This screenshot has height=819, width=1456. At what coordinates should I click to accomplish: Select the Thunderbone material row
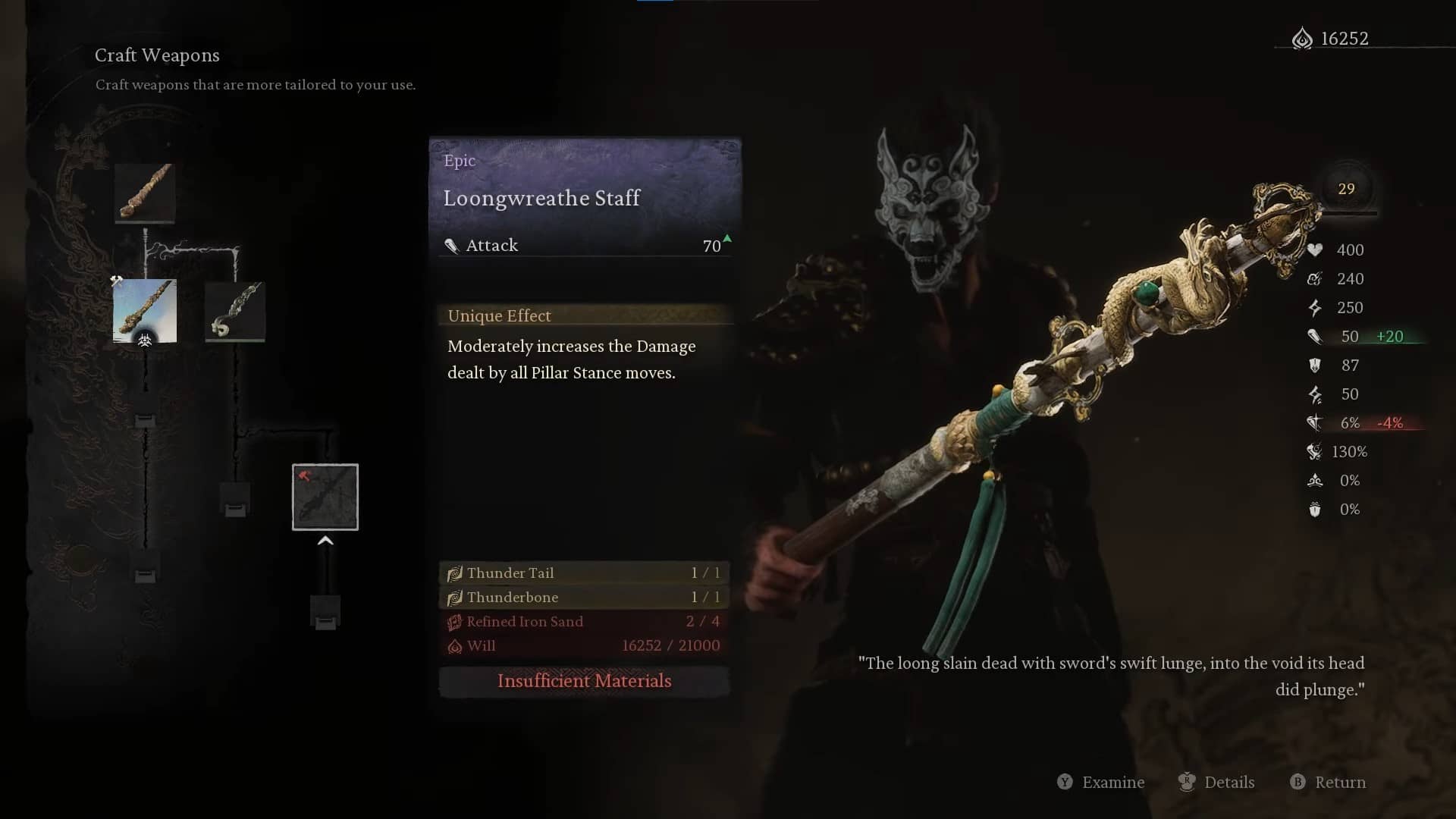[x=584, y=597]
